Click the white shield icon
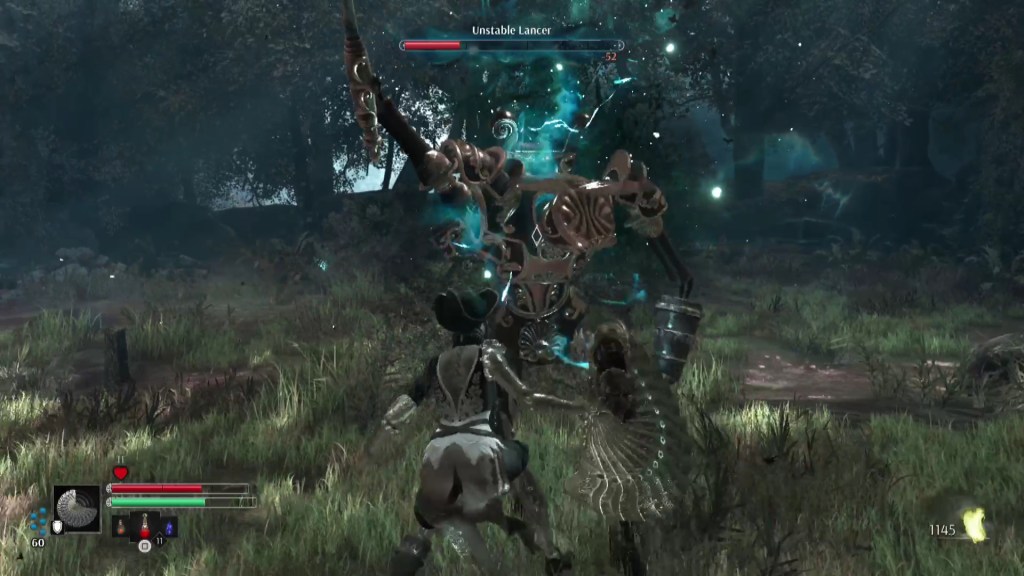The width and height of the screenshot is (1024, 576). pos(57,527)
